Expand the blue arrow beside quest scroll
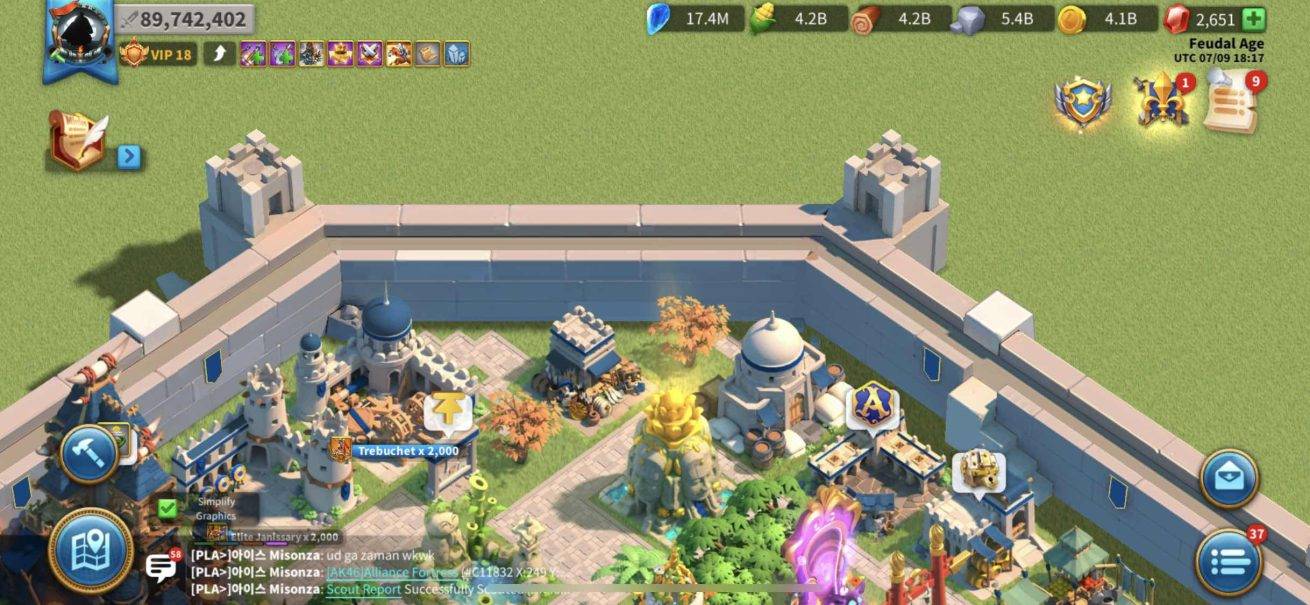This screenshot has width=1310, height=605. (129, 157)
